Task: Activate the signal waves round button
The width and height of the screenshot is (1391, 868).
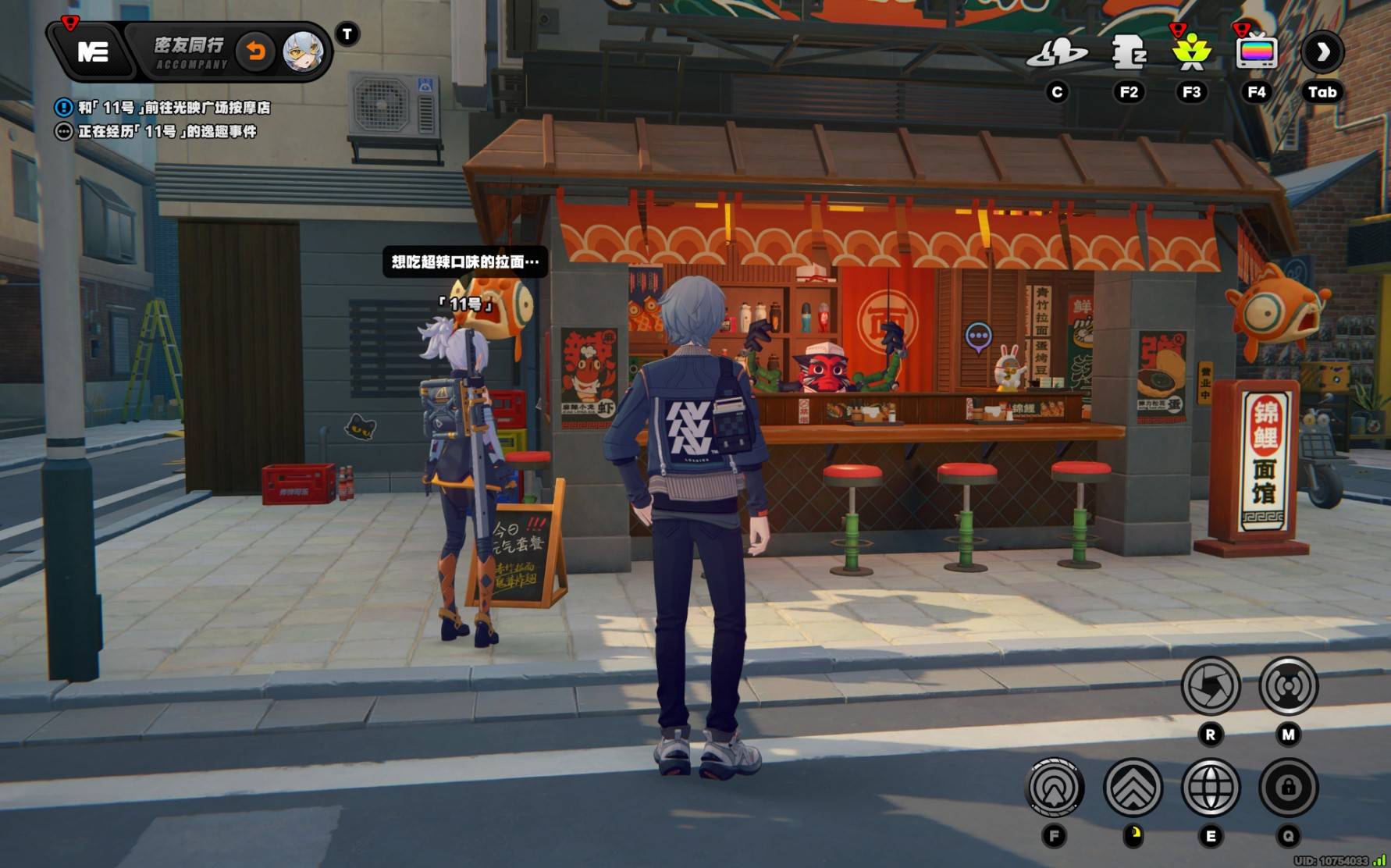Action: (1288, 687)
